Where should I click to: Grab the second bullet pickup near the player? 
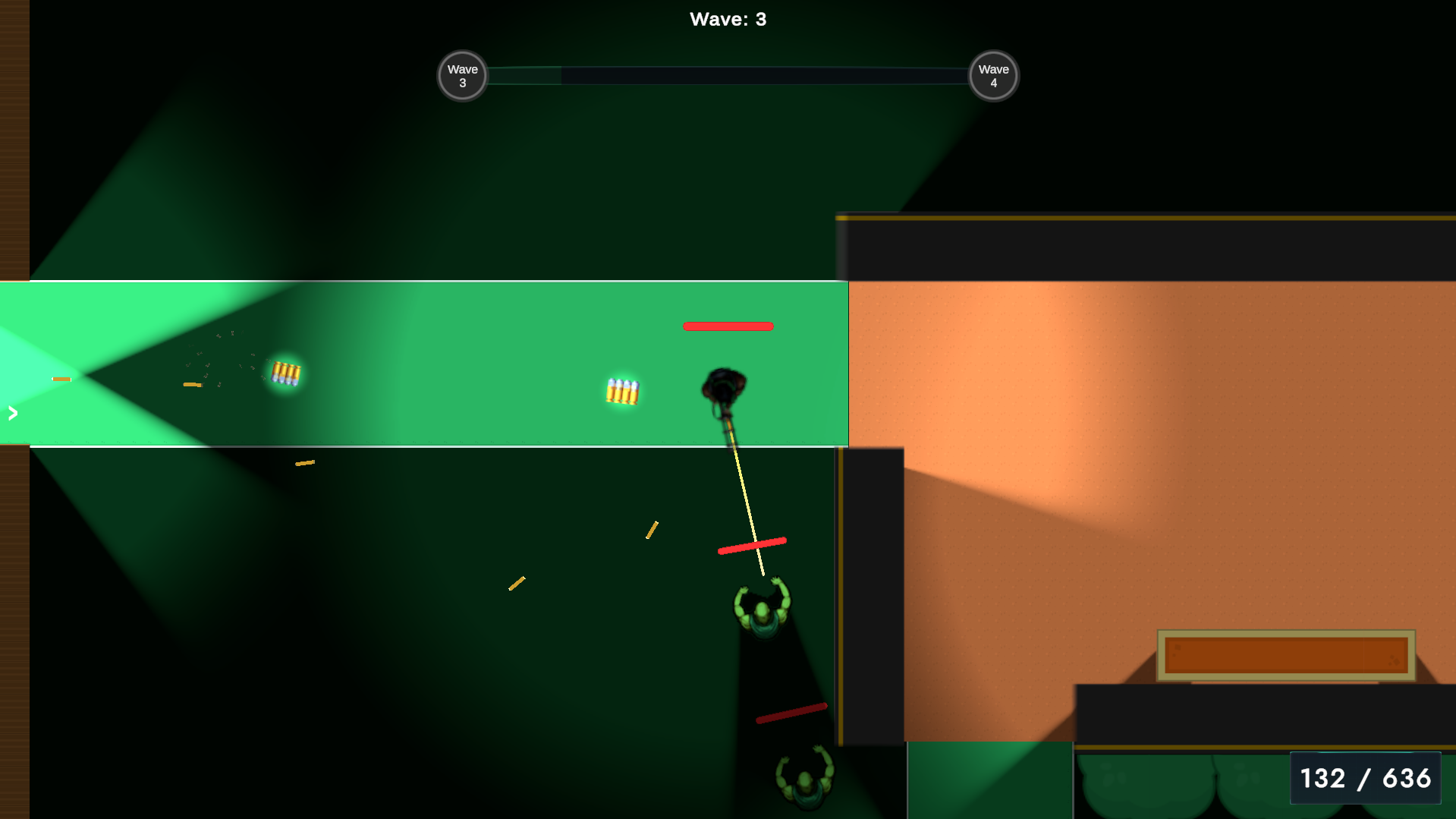tap(622, 390)
